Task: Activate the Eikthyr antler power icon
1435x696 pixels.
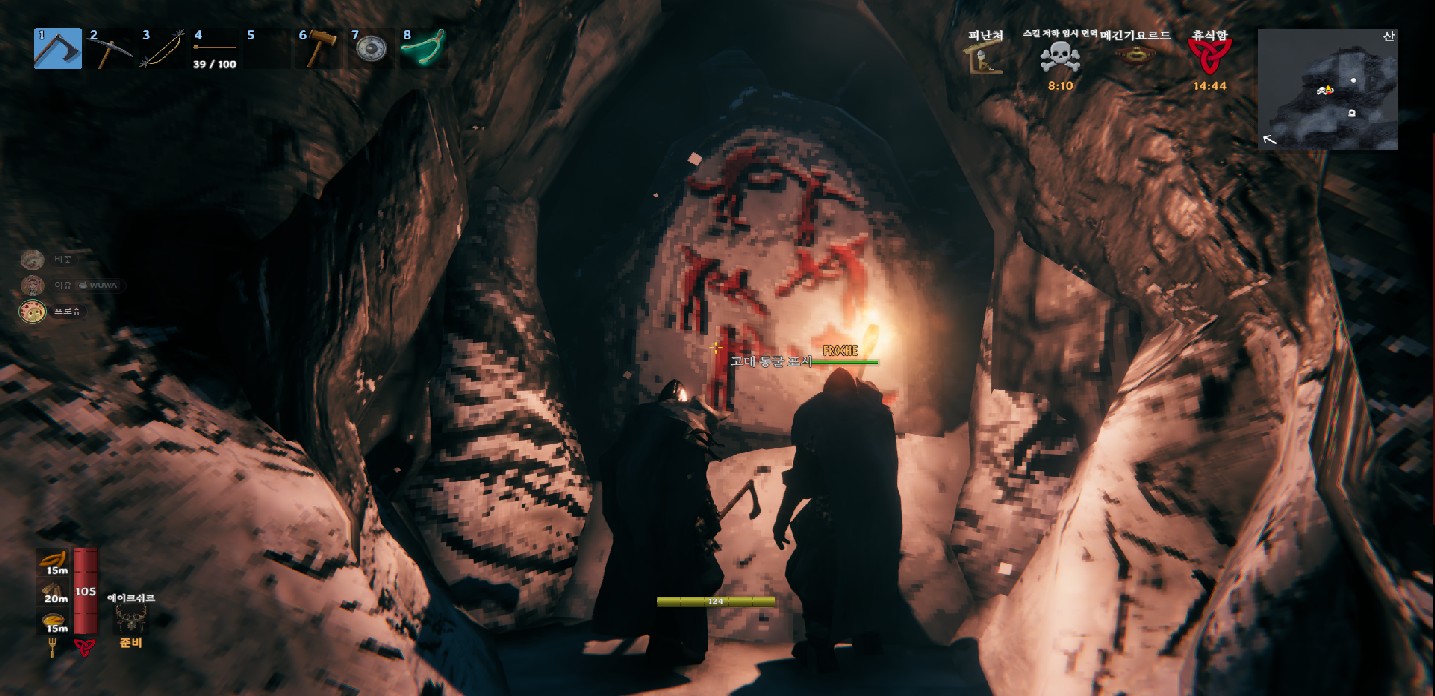Action: pos(131,619)
